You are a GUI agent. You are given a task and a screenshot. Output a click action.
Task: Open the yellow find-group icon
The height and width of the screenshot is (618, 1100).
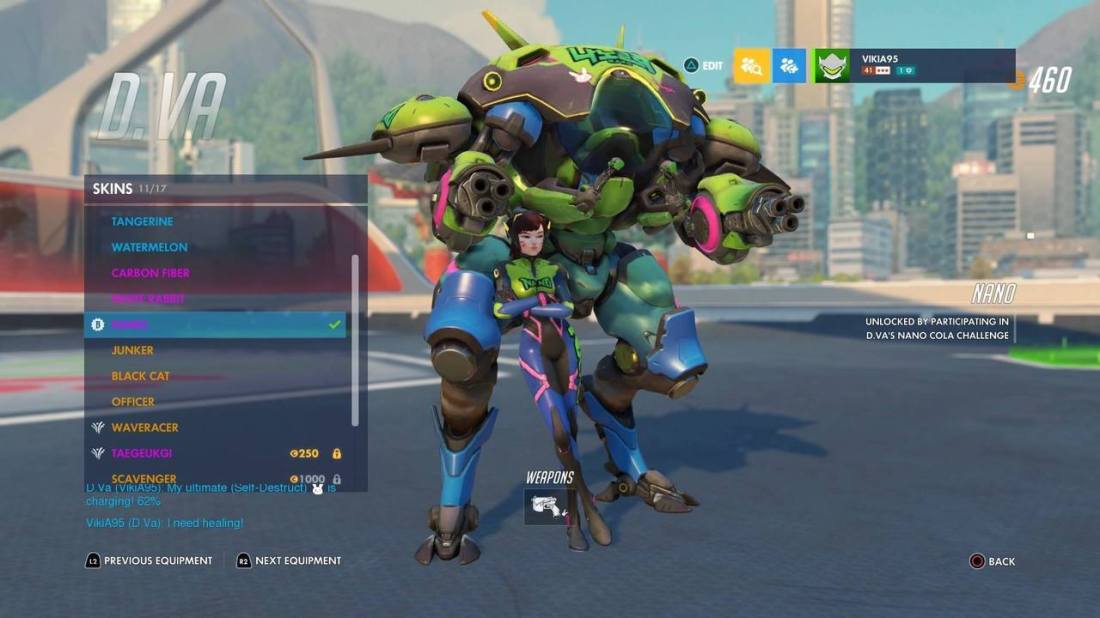[x=752, y=66]
